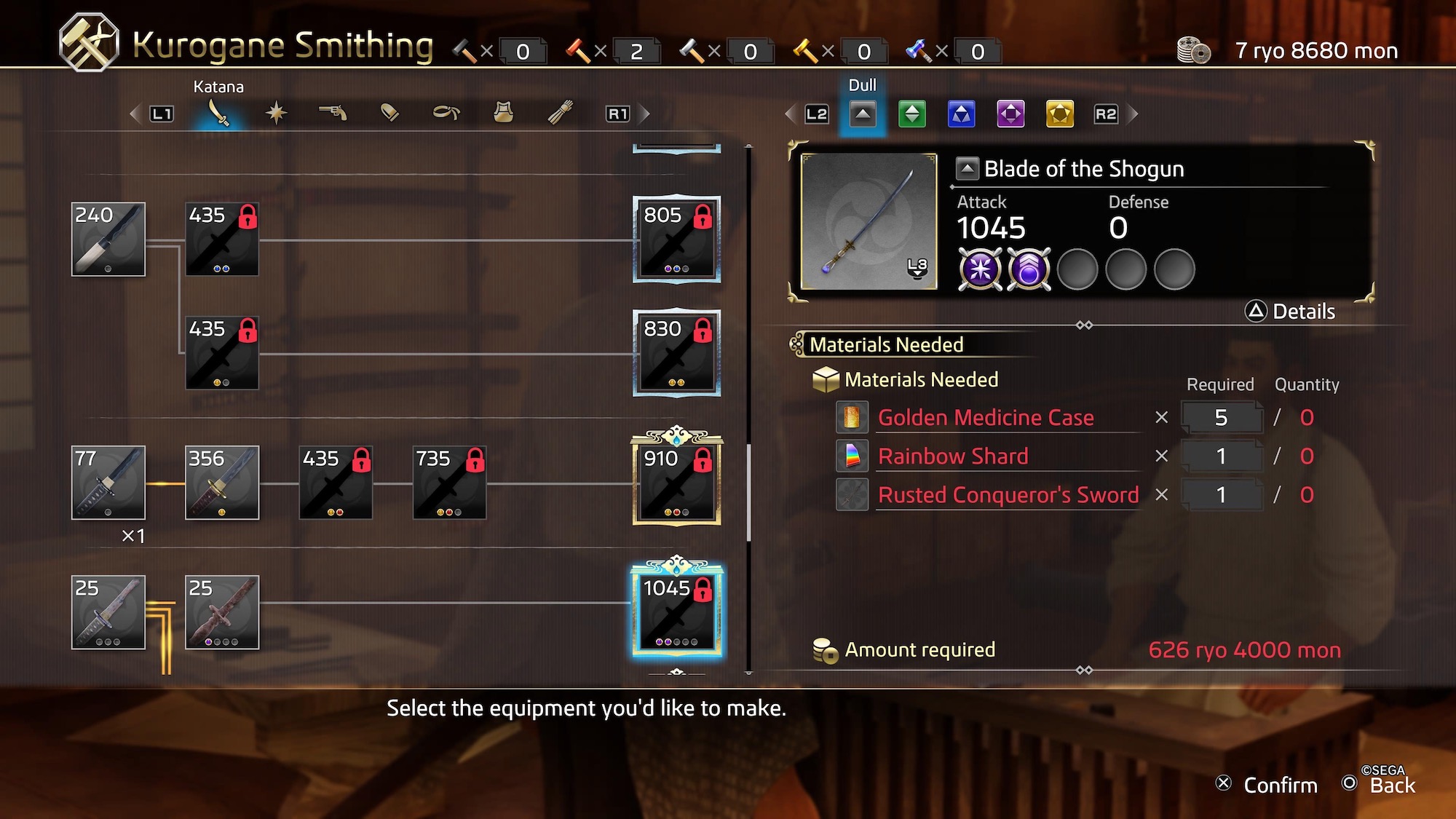Switch to the Katana tab

tap(221, 113)
